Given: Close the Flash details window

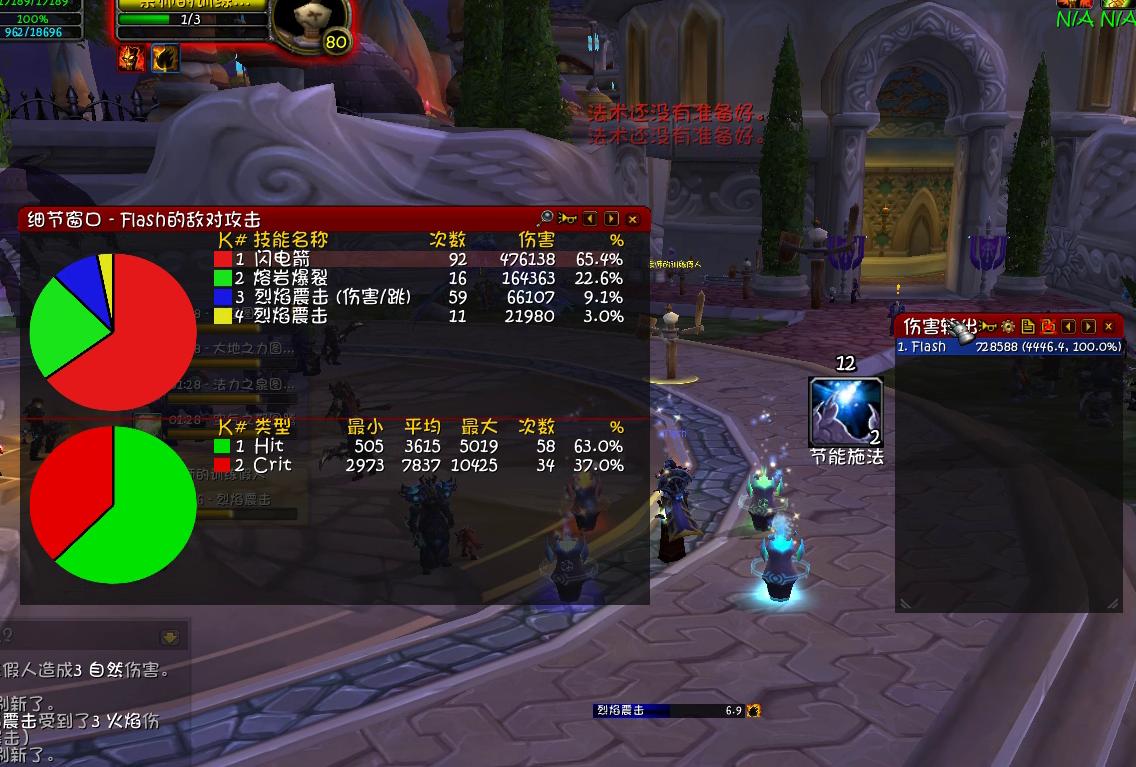Looking at the screenshot, I should tap(633, 219).
